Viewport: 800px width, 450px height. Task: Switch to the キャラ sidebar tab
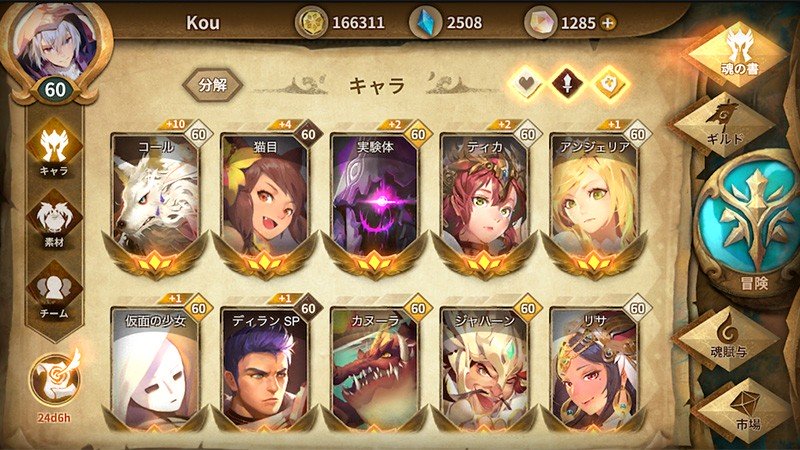[x=53, y=152]
